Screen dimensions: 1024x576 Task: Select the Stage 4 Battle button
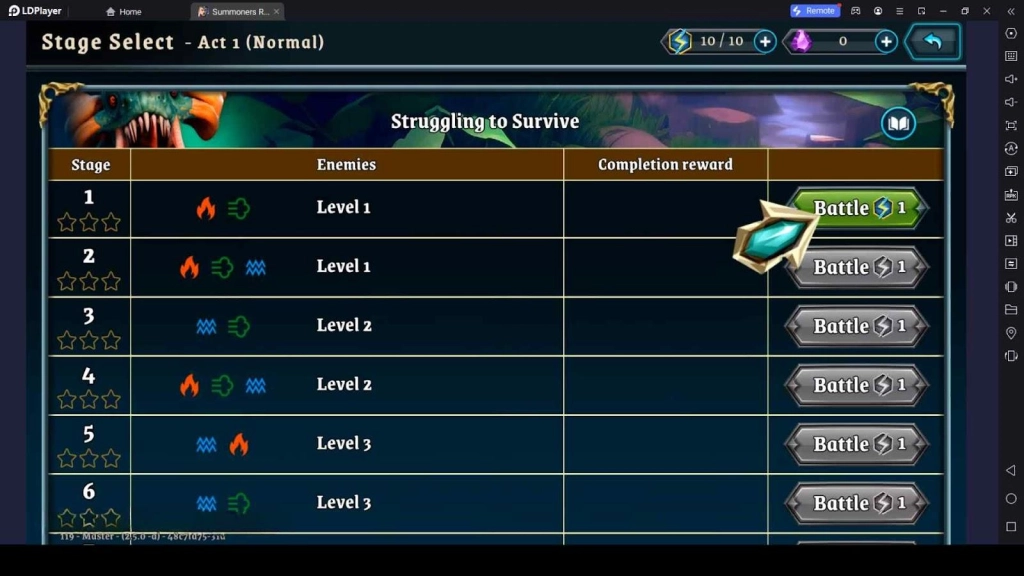(x=858, y=385)
